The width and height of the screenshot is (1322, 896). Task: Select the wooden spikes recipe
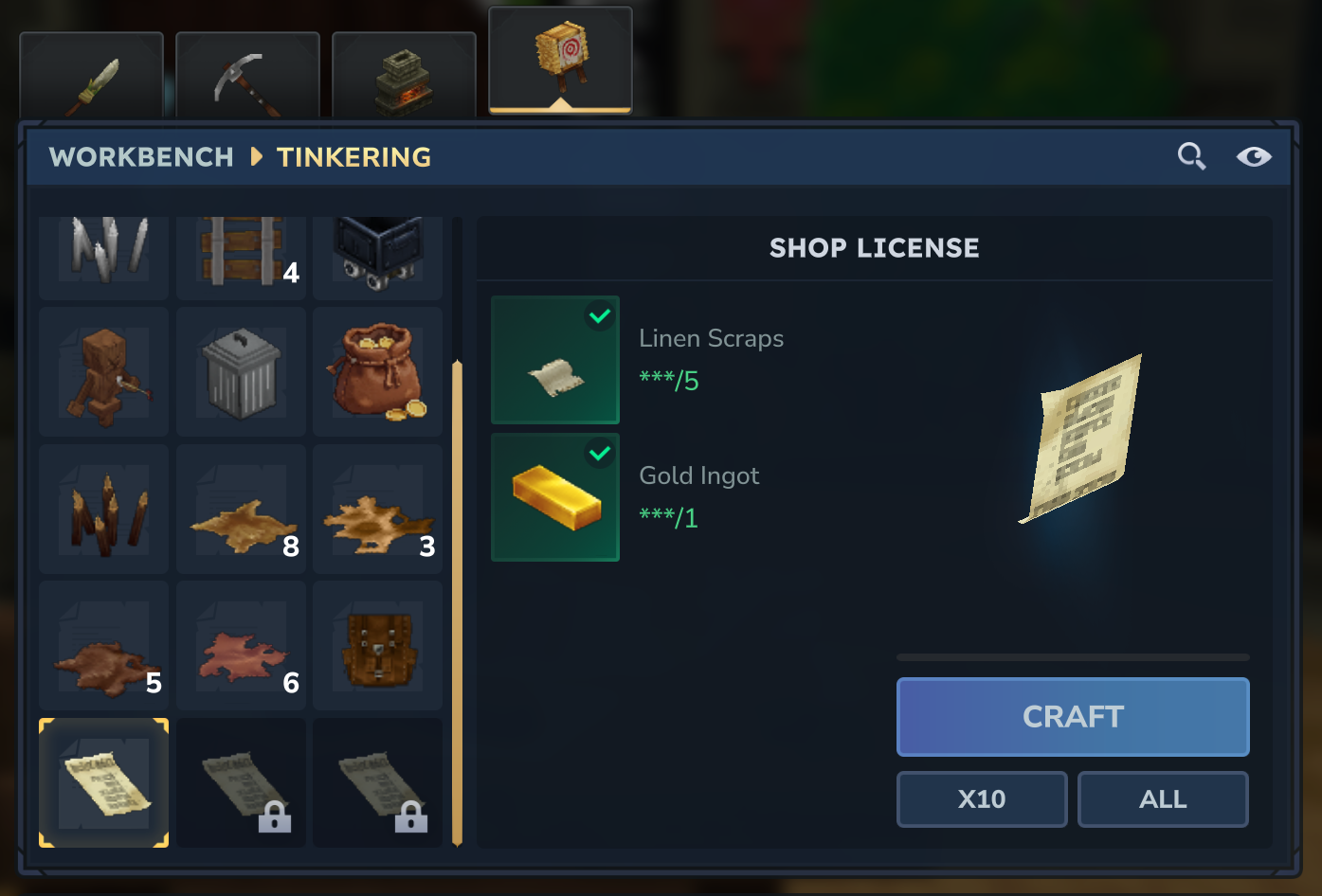[104, 510]
